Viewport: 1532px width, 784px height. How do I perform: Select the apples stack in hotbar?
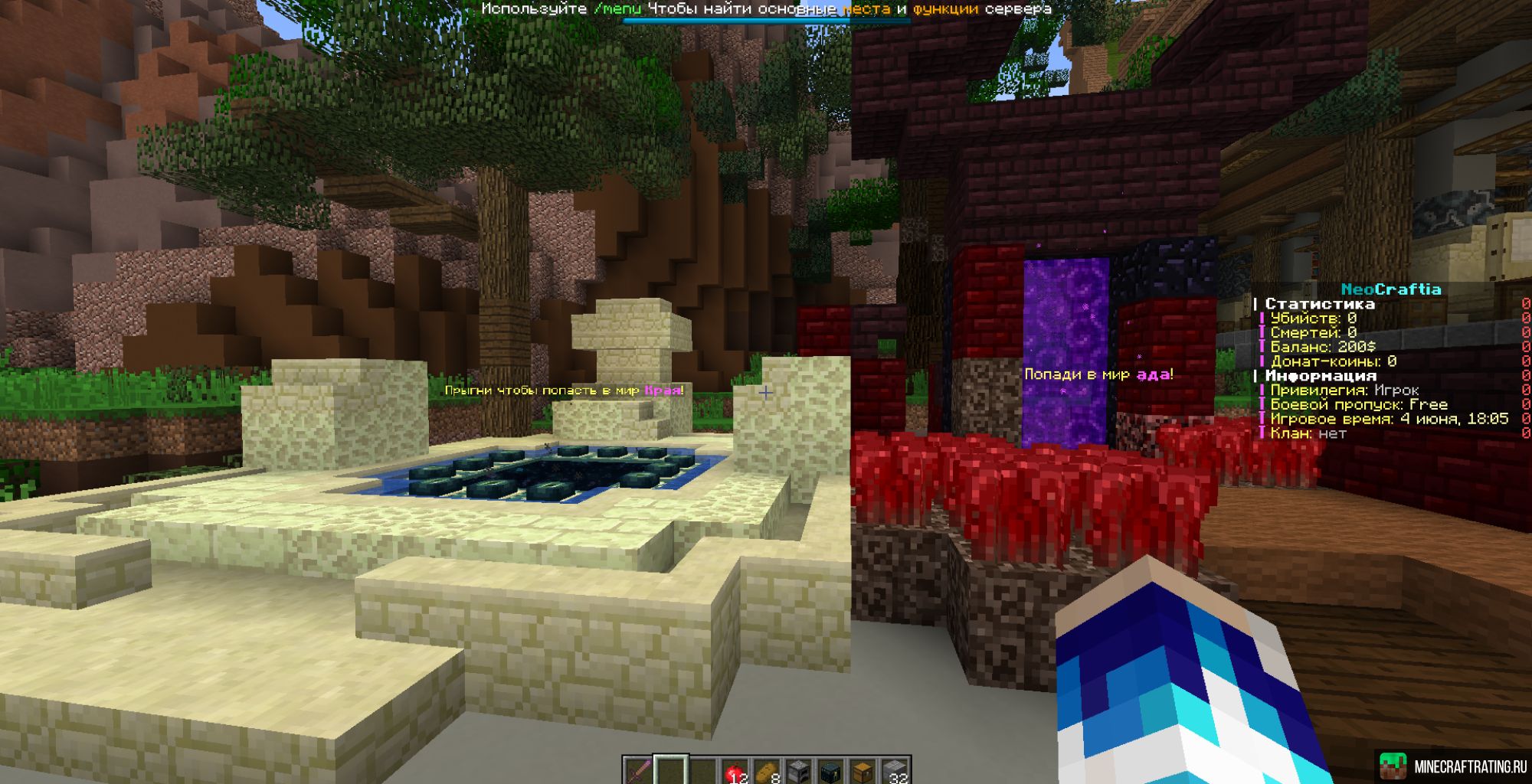(734, 771)
